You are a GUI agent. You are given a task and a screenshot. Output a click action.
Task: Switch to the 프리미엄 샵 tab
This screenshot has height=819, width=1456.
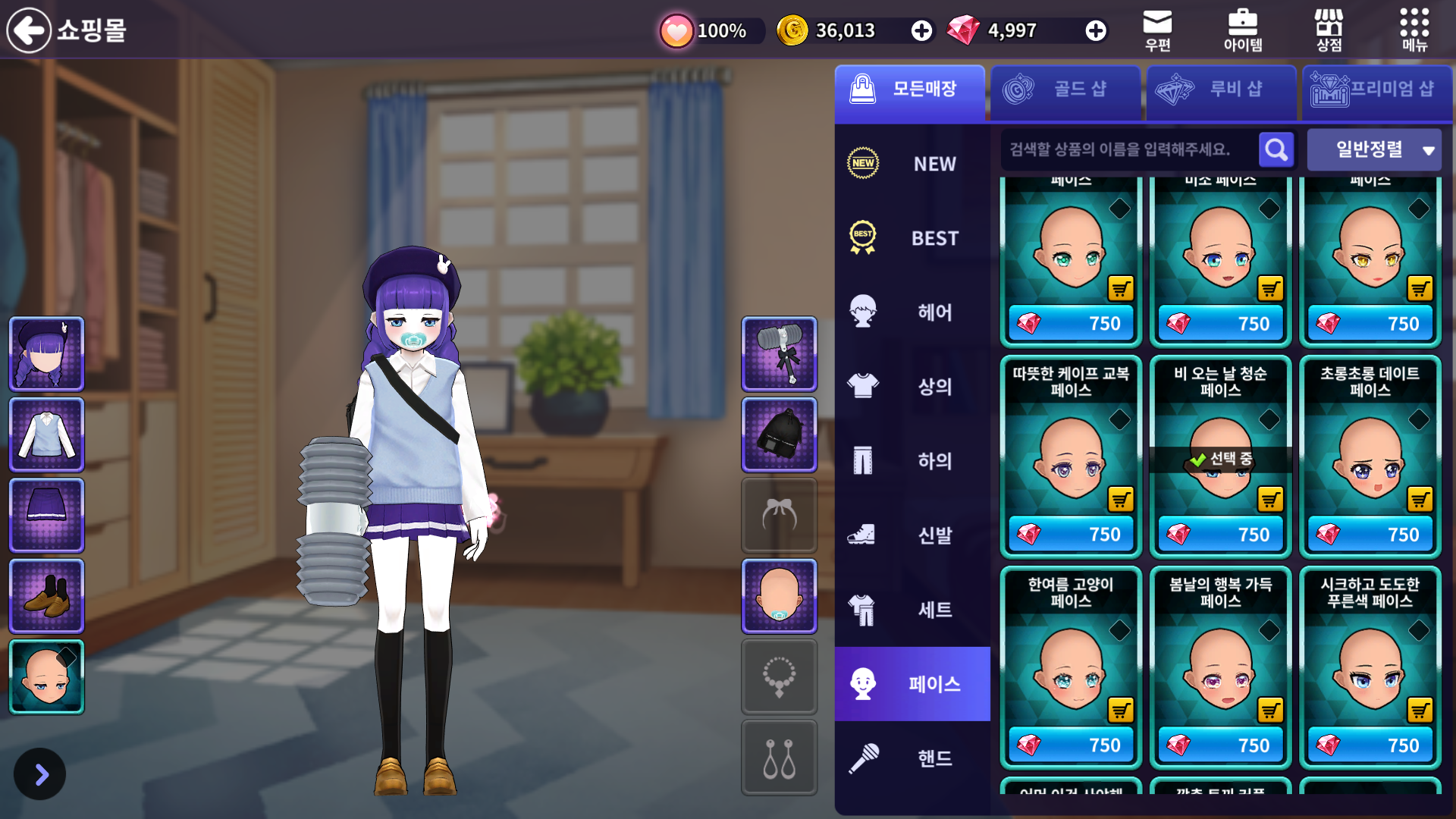1376,91
